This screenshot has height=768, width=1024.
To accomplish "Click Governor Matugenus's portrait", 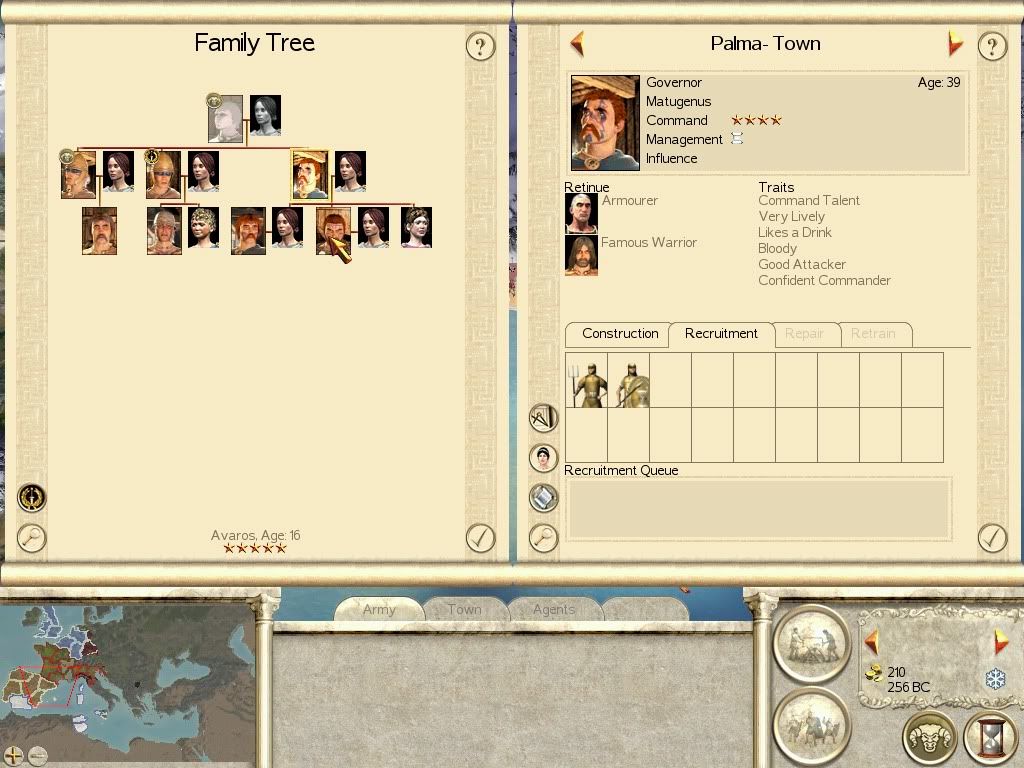I will [605, 123].
